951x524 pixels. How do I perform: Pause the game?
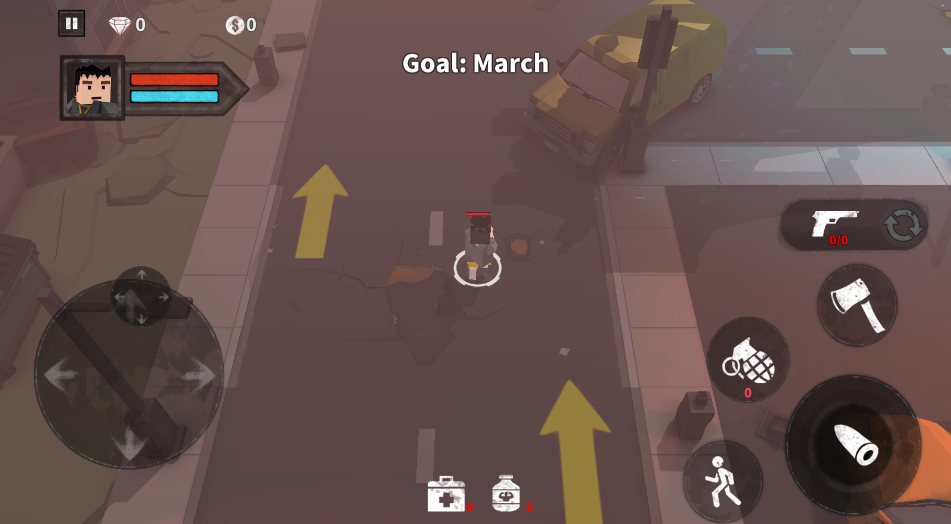pos(71,24)
